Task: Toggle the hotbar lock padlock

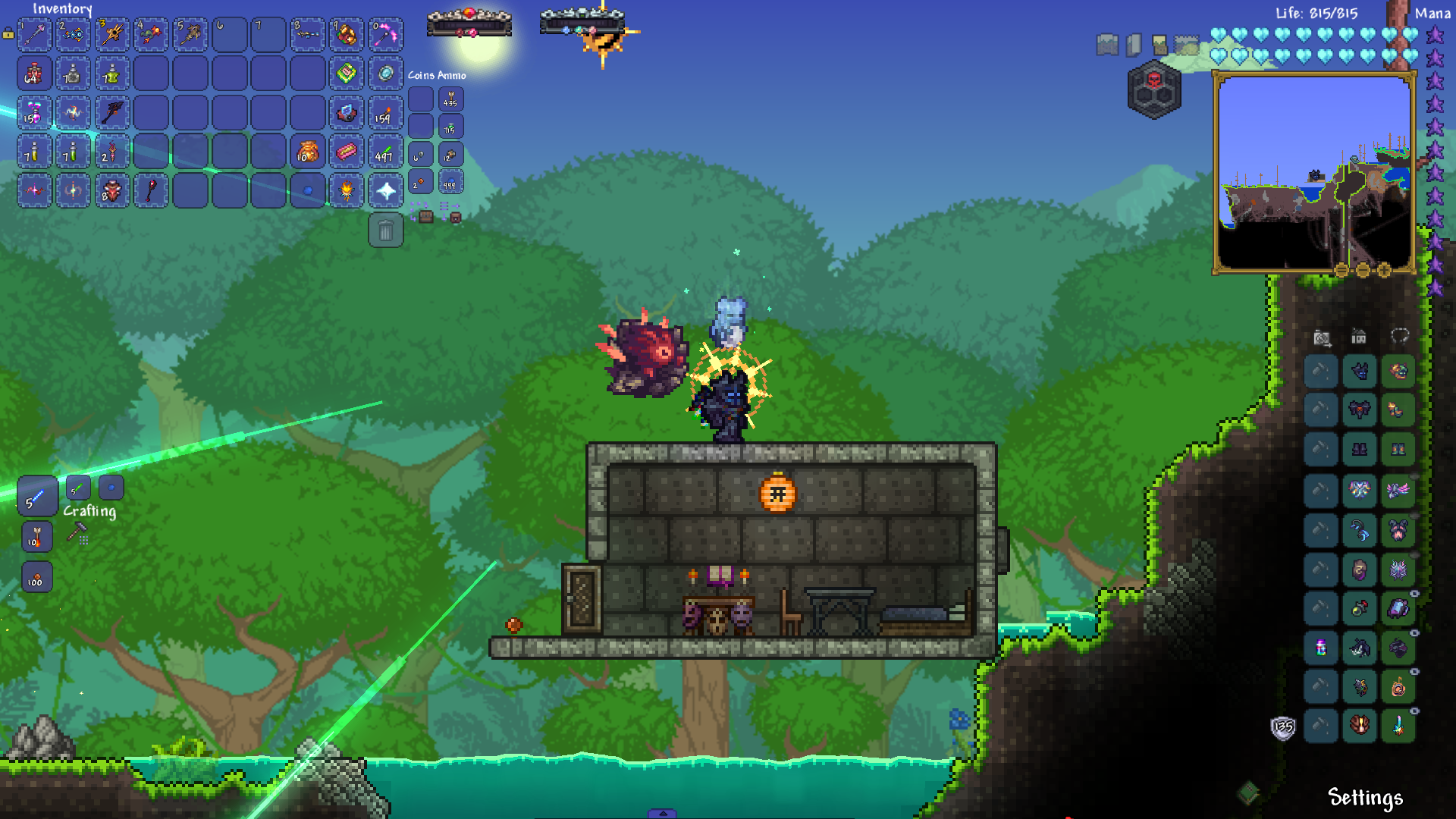Action: [x=8, y=33]
